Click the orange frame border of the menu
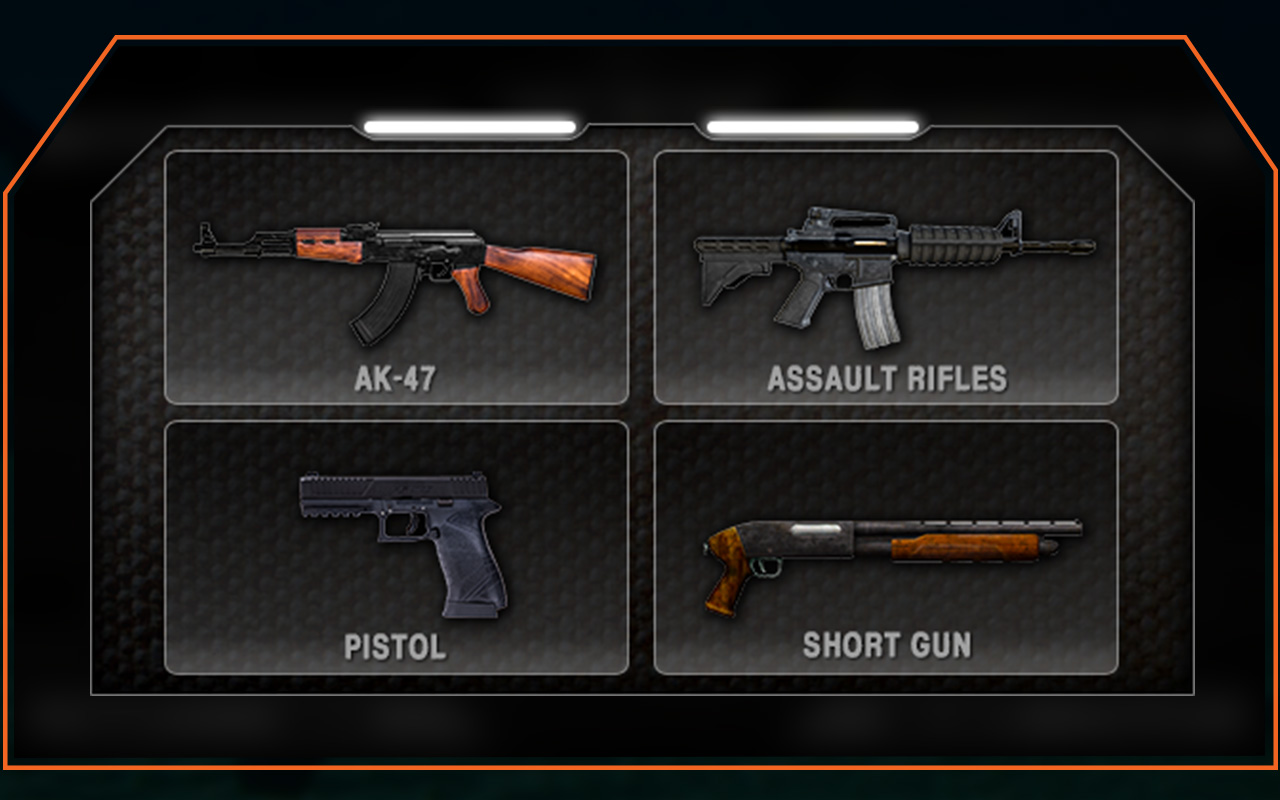Viewport: 1280px width, 800px height. [x=640, y=35]
